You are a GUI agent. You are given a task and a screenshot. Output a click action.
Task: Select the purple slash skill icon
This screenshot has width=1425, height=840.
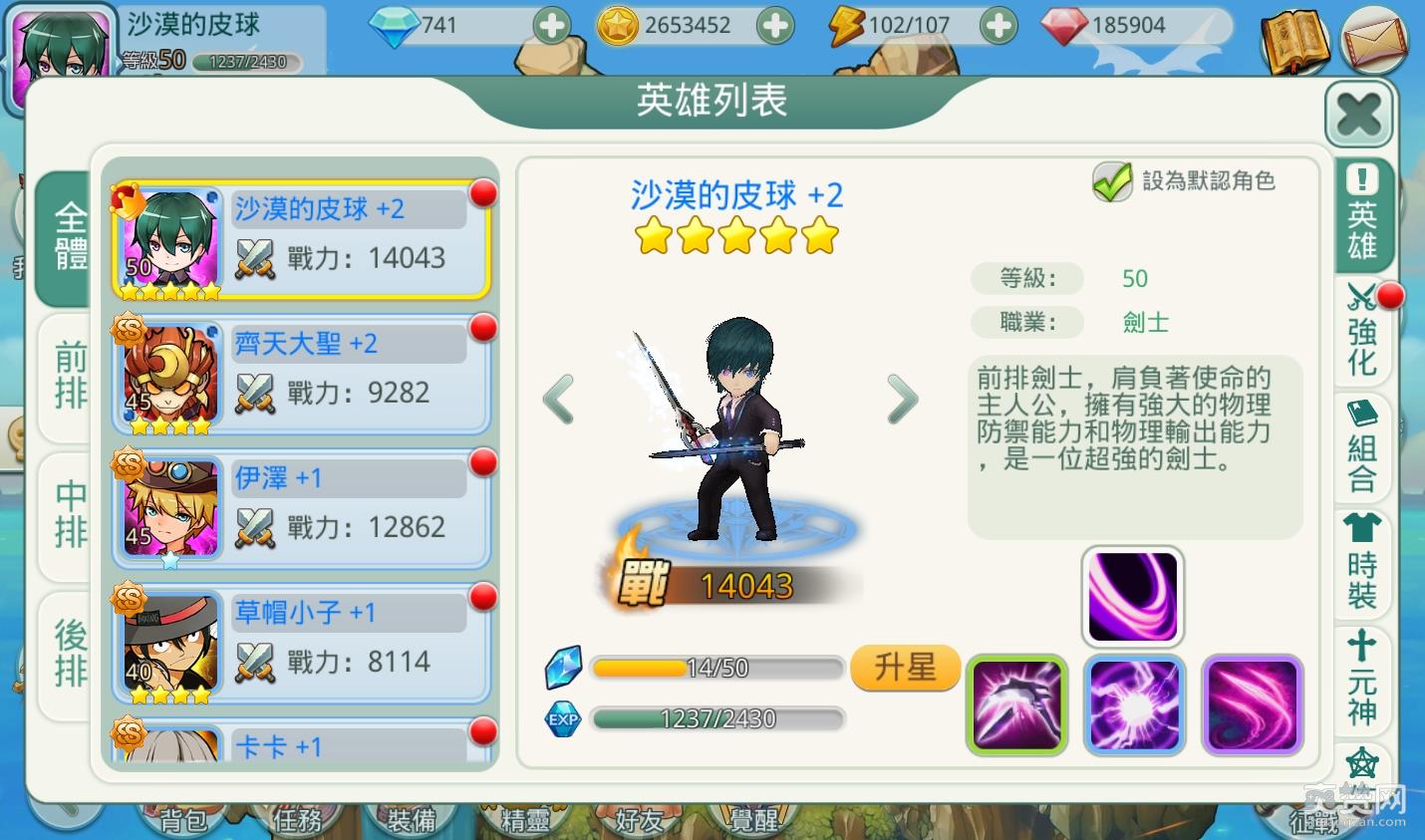(1253, 704)
